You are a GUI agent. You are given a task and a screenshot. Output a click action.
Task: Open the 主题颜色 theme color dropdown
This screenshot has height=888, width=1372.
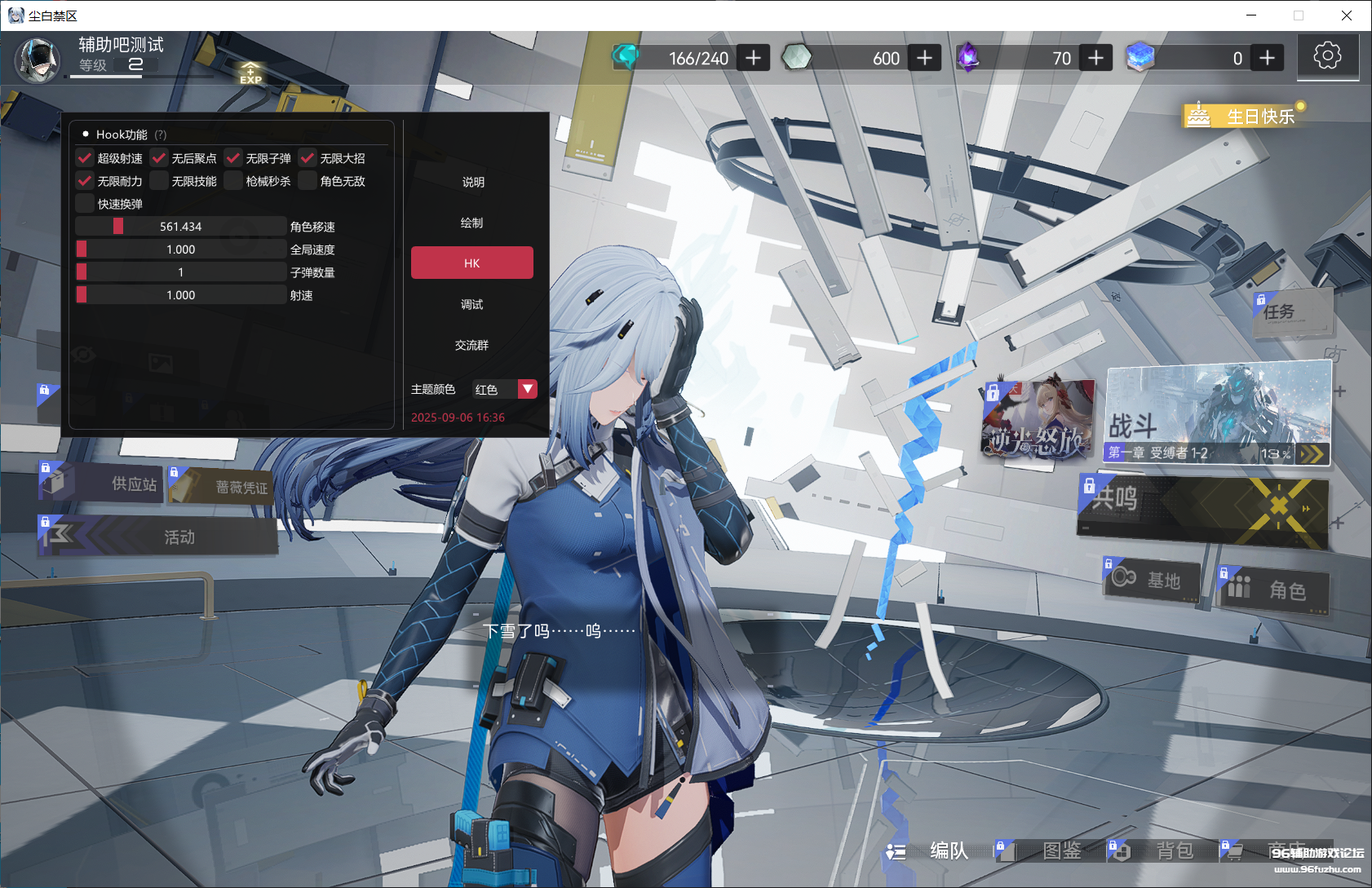[528, 389]
